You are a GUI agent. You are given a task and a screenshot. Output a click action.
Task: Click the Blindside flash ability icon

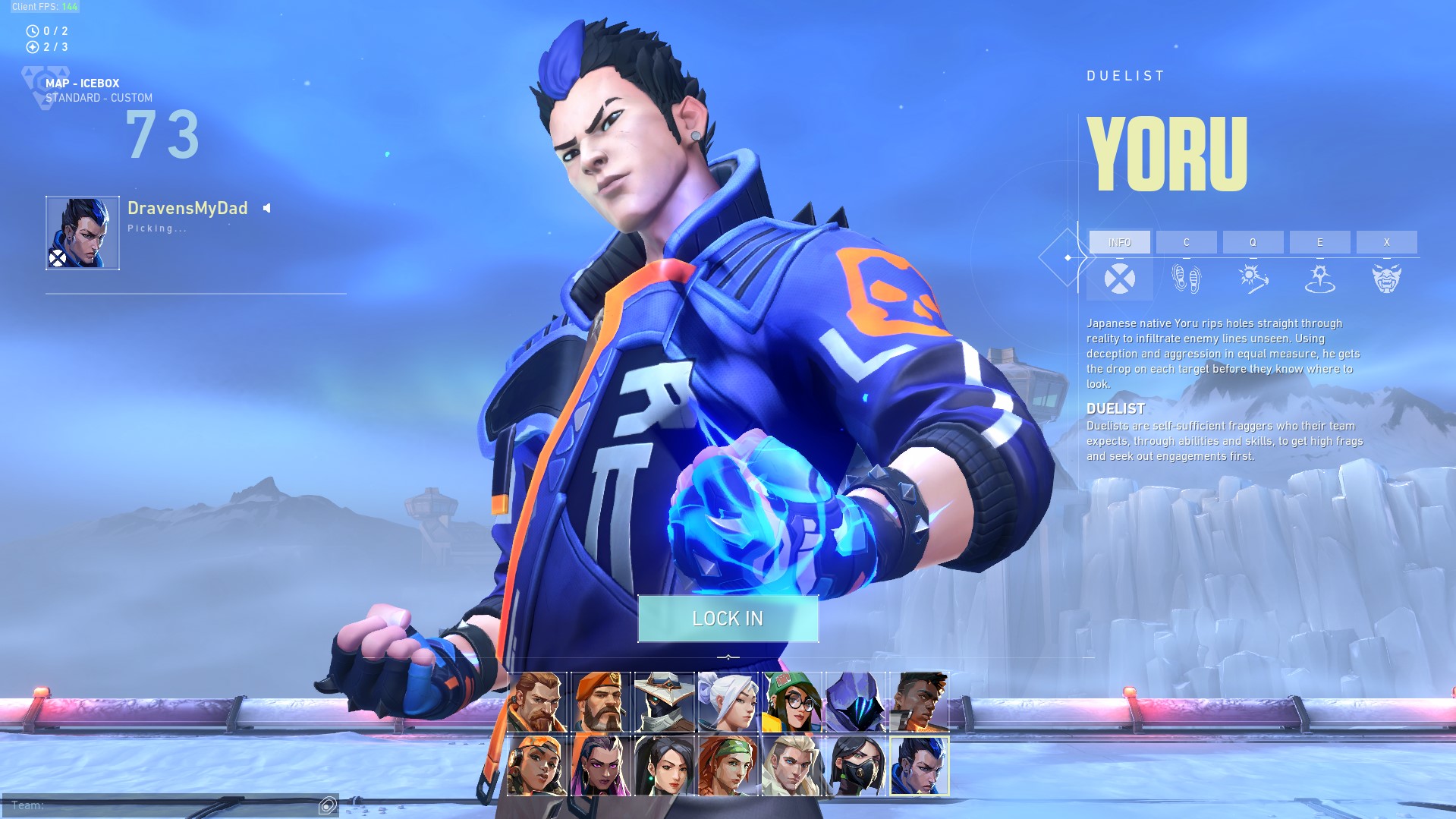pyautogui.click(x=1253, y=278)
